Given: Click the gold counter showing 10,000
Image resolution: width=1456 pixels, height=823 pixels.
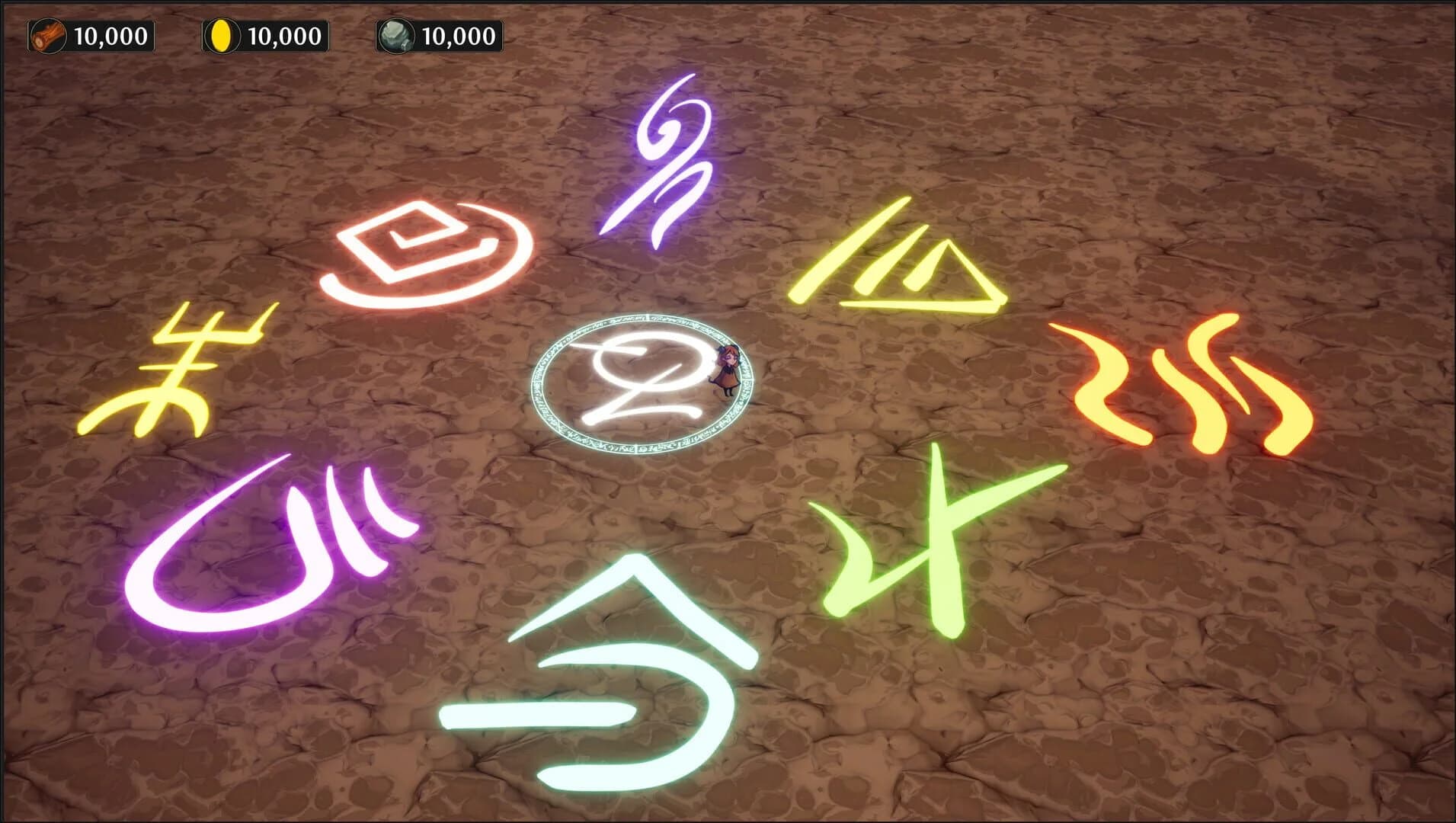Looking at the screenshot, I should 286,34.
